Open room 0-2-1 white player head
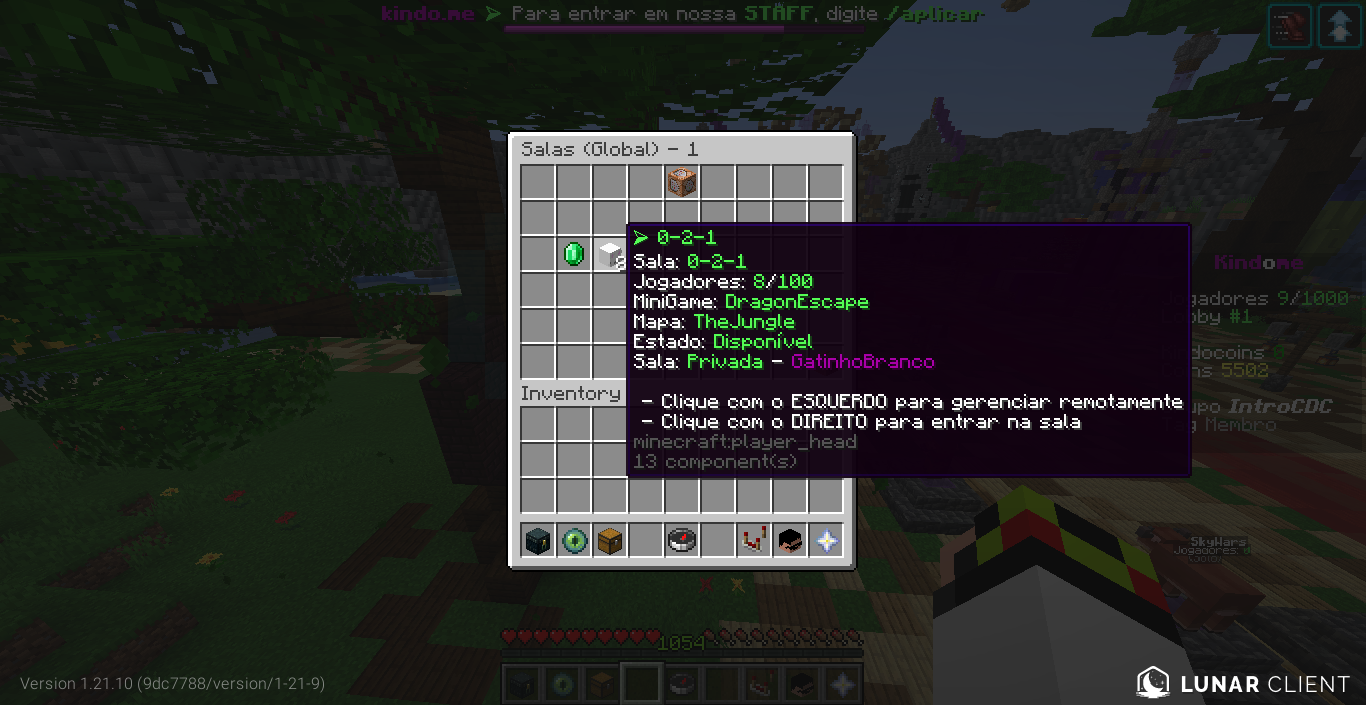 click(x=609, y=254)
